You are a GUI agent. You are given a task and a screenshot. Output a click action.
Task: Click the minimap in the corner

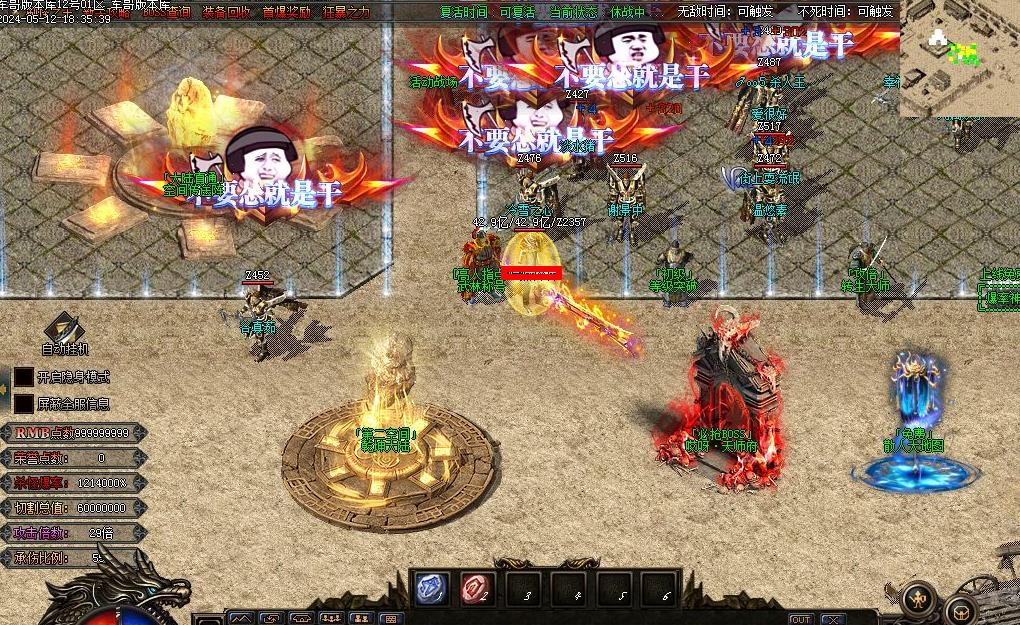click(959, 58)
